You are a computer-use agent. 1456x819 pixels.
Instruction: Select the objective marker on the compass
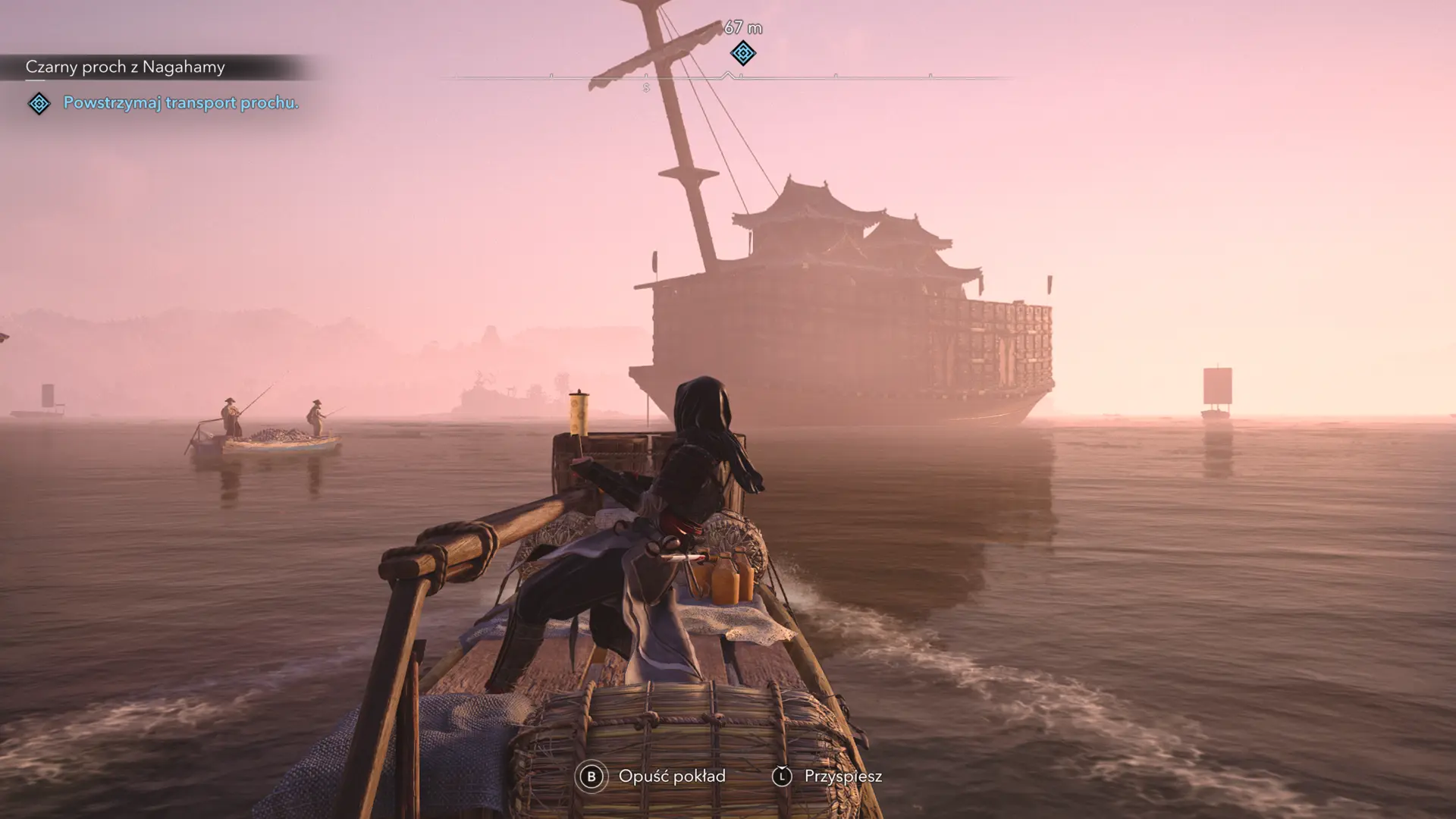click(x=743, y=53)
